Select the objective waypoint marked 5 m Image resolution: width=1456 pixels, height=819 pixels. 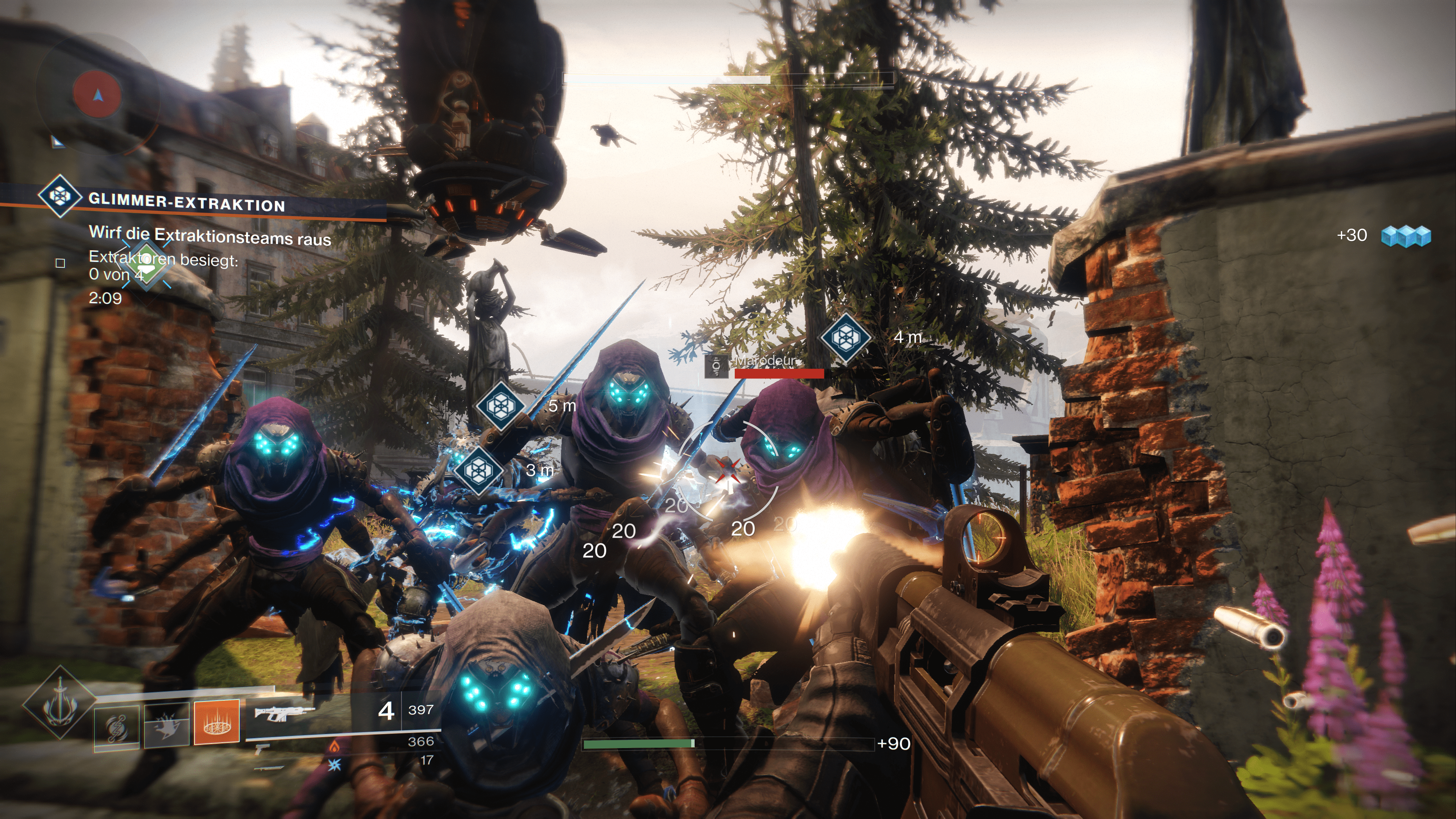pos(500,405)
